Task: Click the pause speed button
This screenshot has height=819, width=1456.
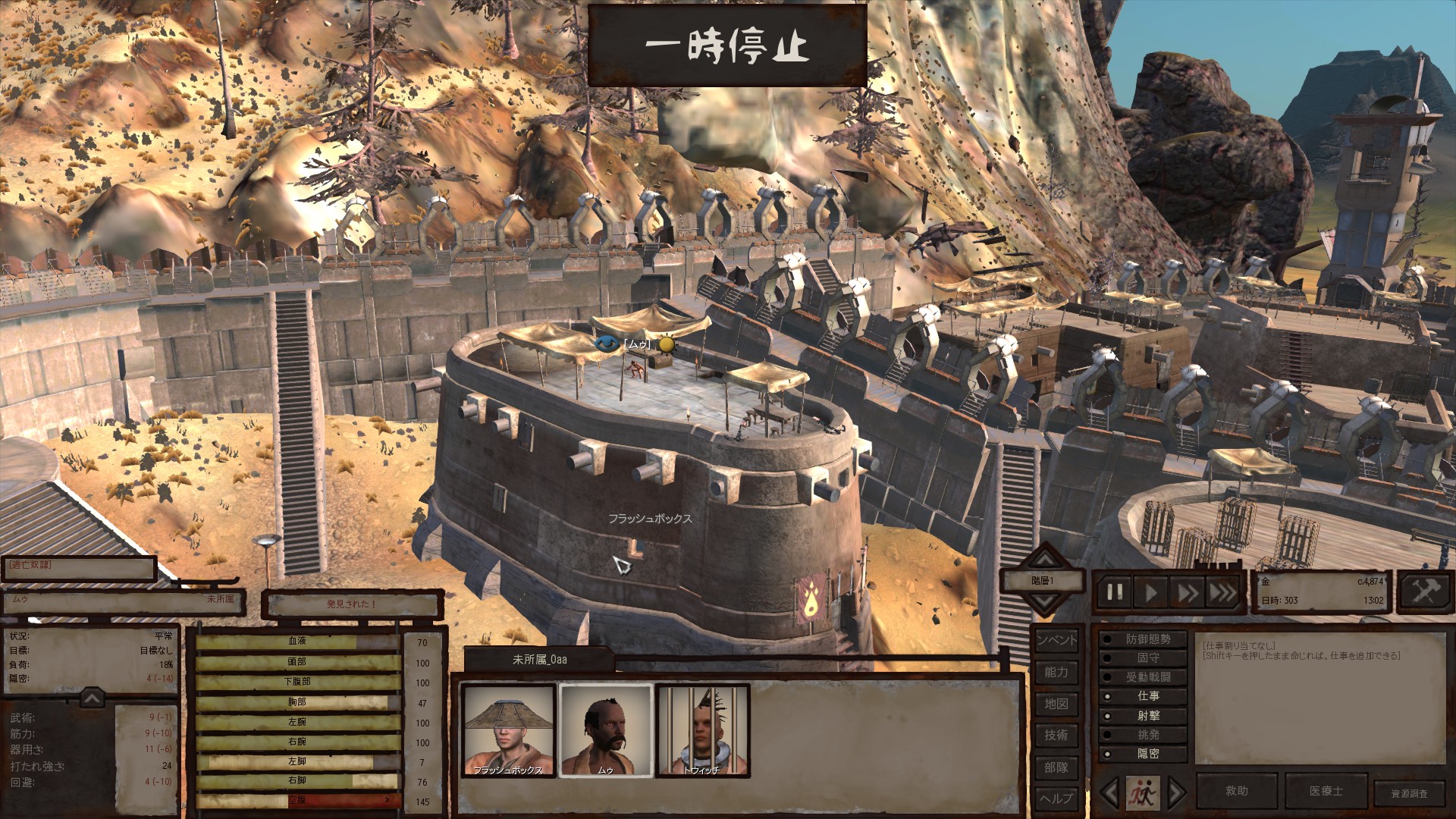Action: (x=1115, y=592)
